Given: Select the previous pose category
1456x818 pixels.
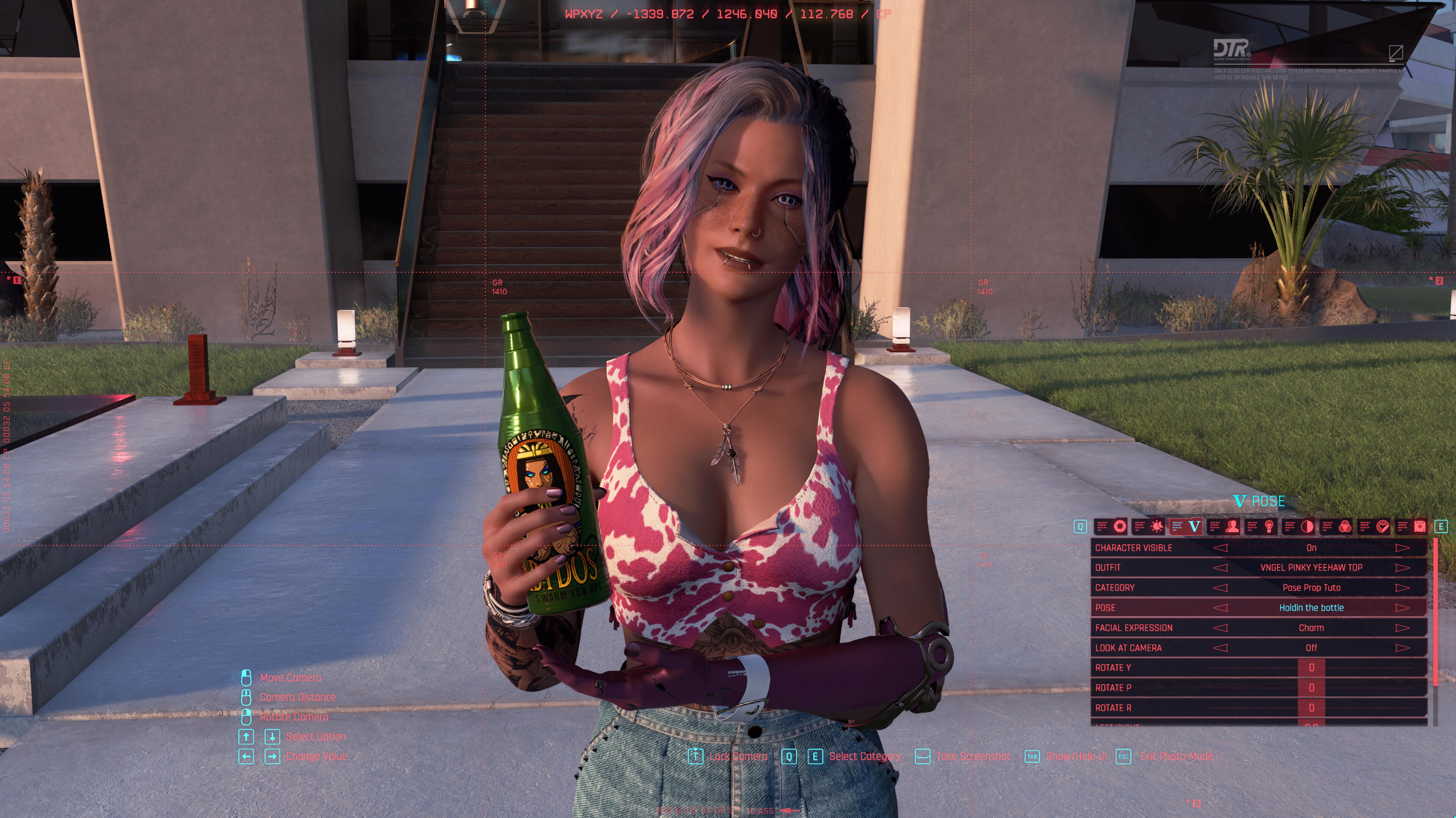Looking at the screenshot, I should click(1220, 587).
